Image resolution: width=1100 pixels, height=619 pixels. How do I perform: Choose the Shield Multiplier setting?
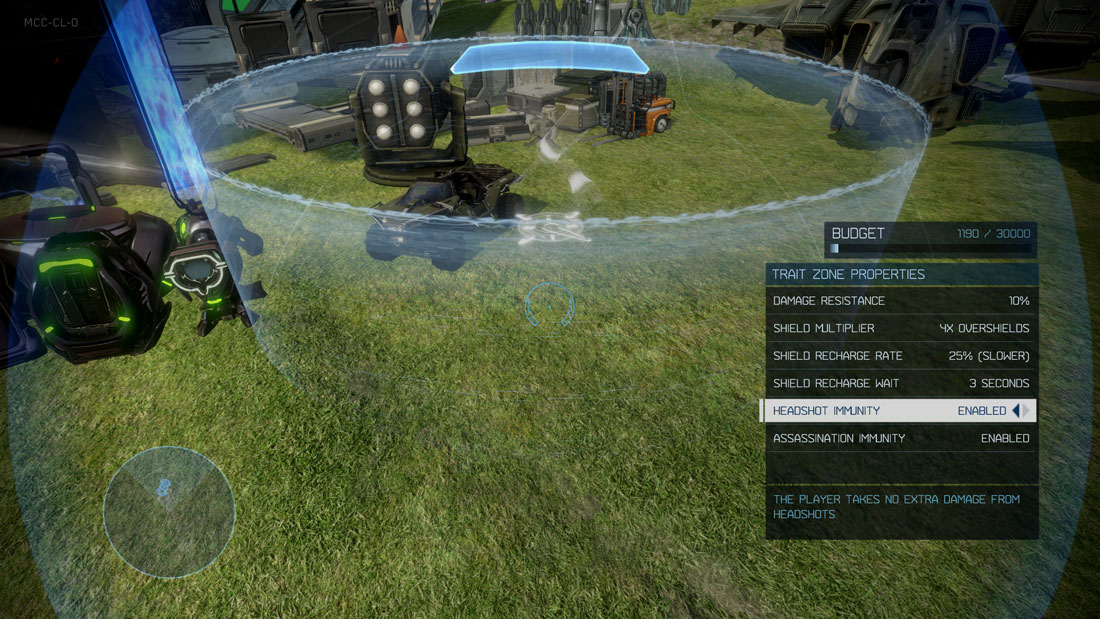pos(900,328)
